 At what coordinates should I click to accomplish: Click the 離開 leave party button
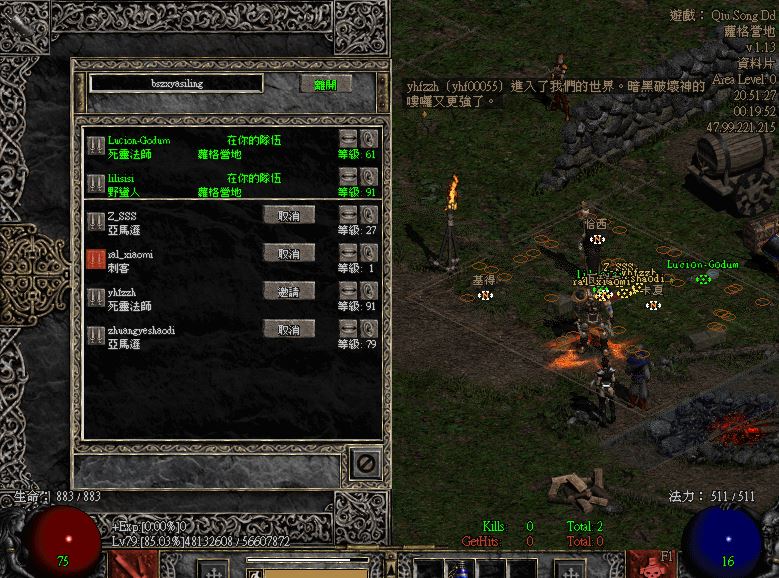coord(325,84)
